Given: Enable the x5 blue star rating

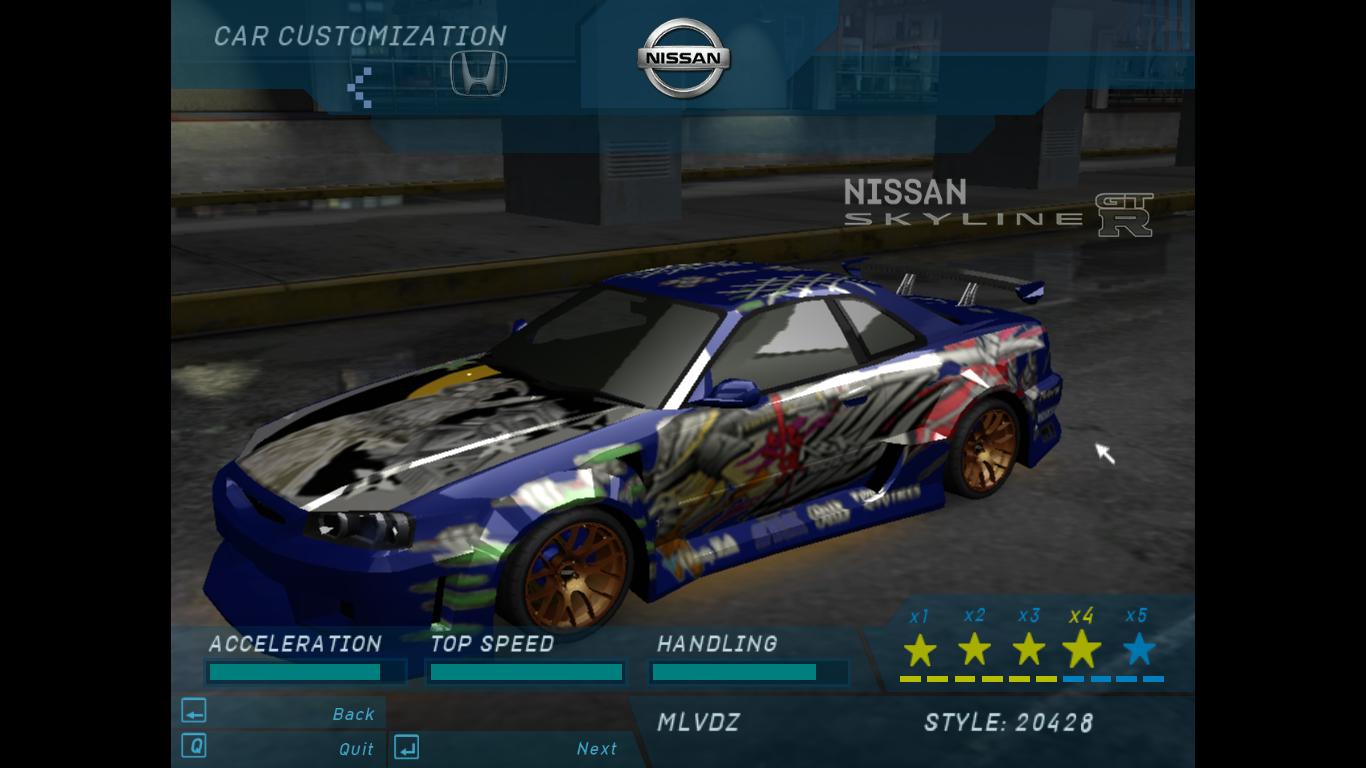Looking at the screenshot, I should [1137, 651].
